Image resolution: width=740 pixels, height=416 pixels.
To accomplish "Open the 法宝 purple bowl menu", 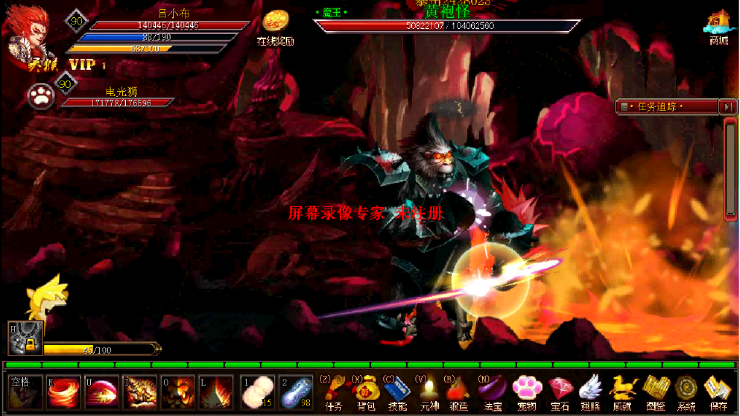I will (x=491, y=390).
